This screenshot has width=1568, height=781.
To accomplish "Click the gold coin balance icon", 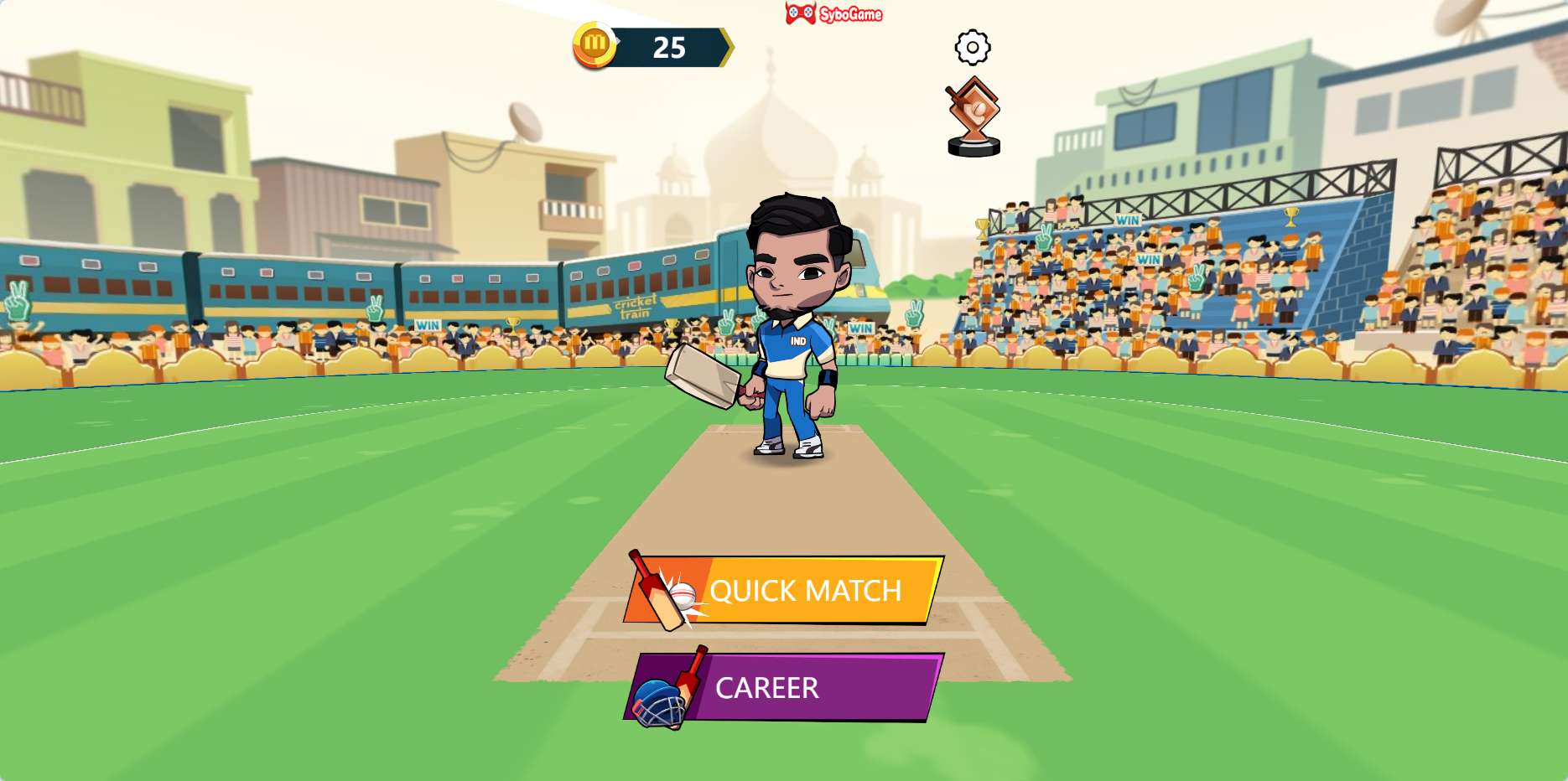I will [594, 44].
